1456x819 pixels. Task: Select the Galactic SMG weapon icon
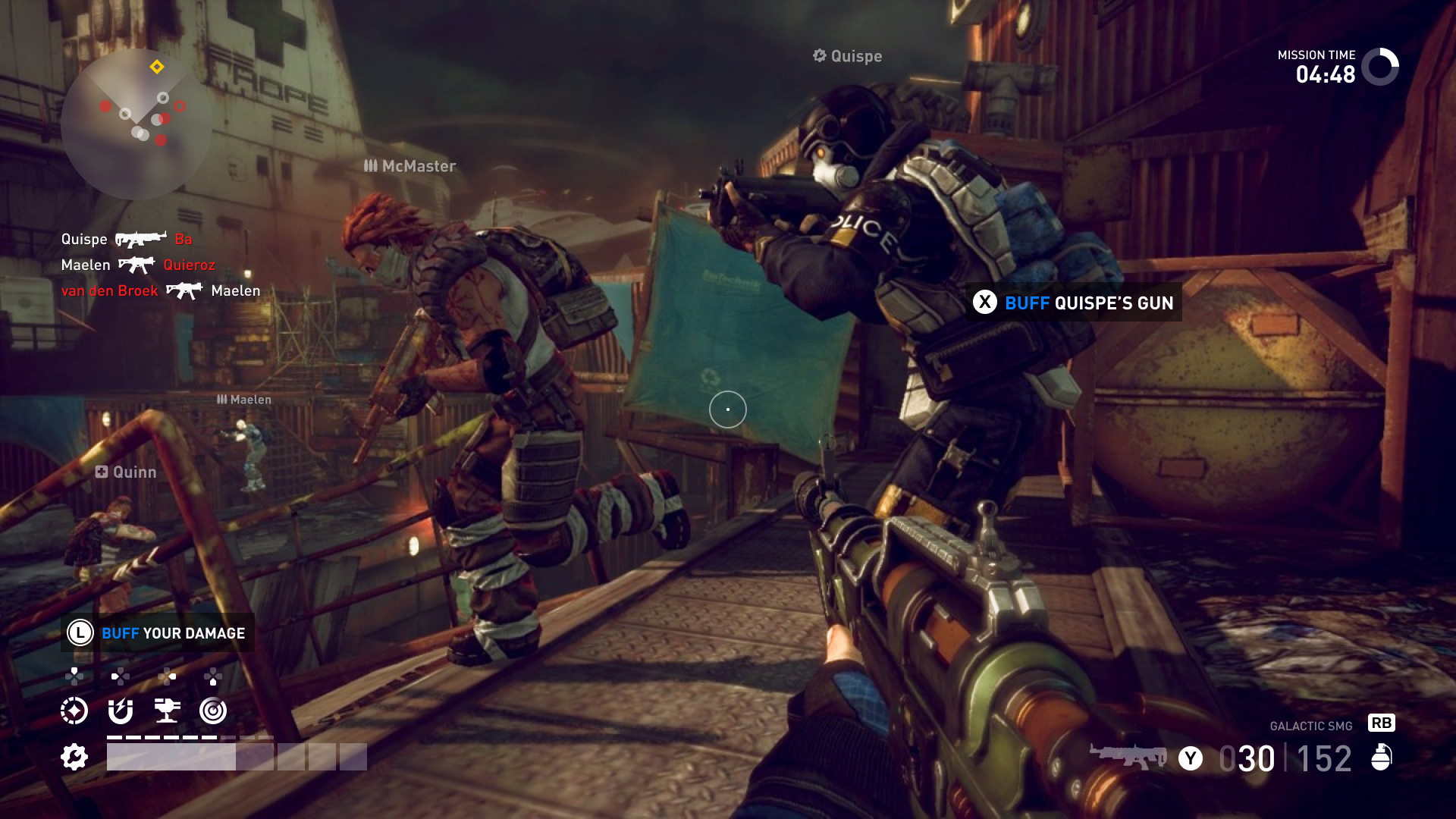[x=1128, y=756]
